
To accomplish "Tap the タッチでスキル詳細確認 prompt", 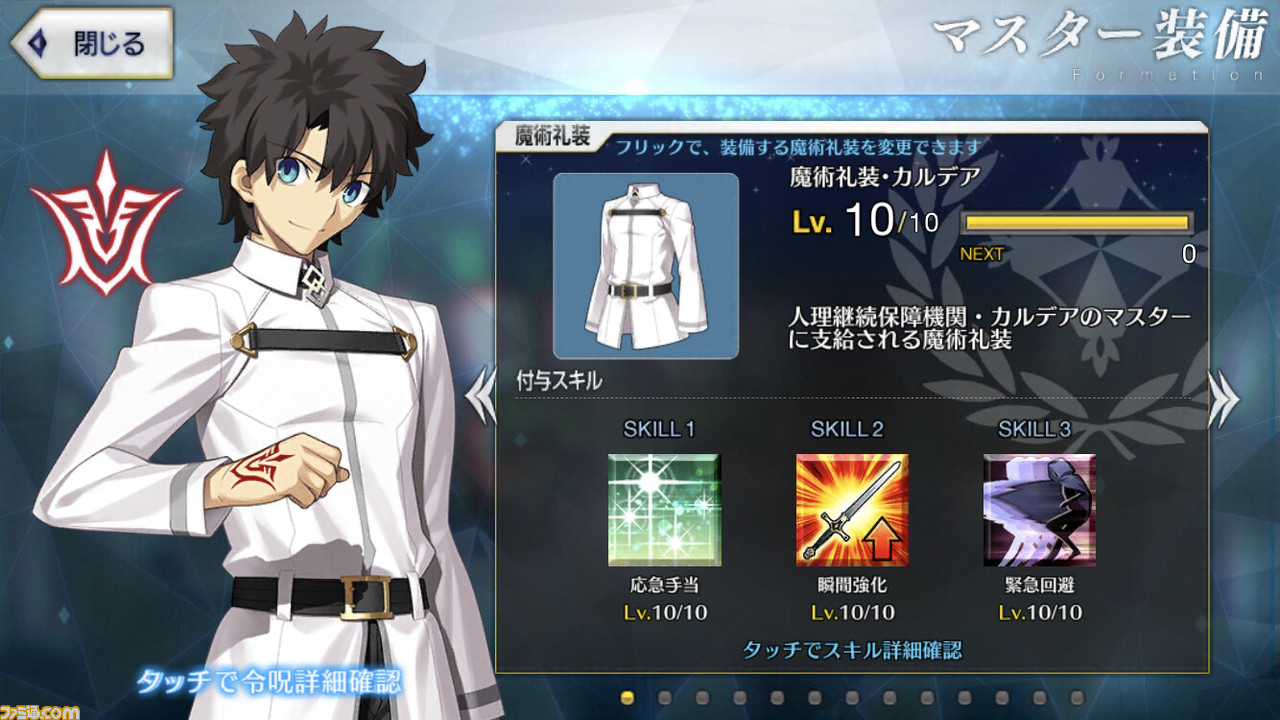I will pyautogui.click(x=852, y=650).
